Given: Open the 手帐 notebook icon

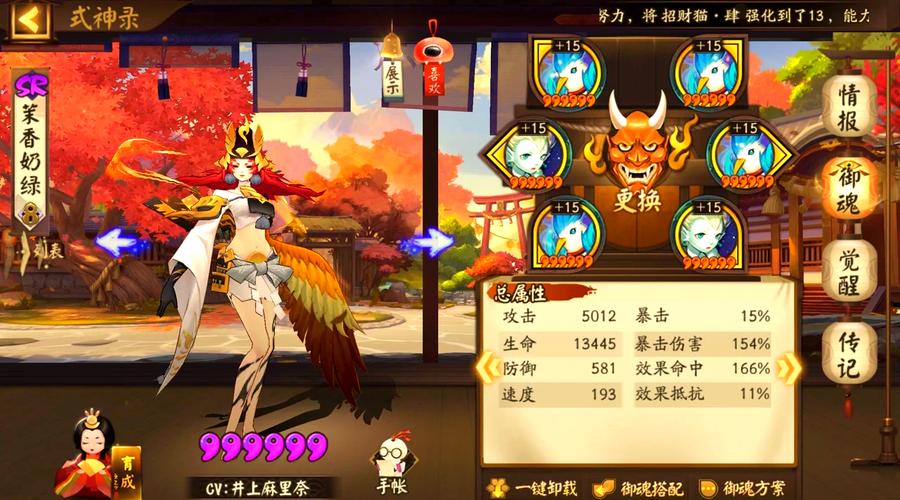Looking at the screenshot, I should tap(393, 467).
